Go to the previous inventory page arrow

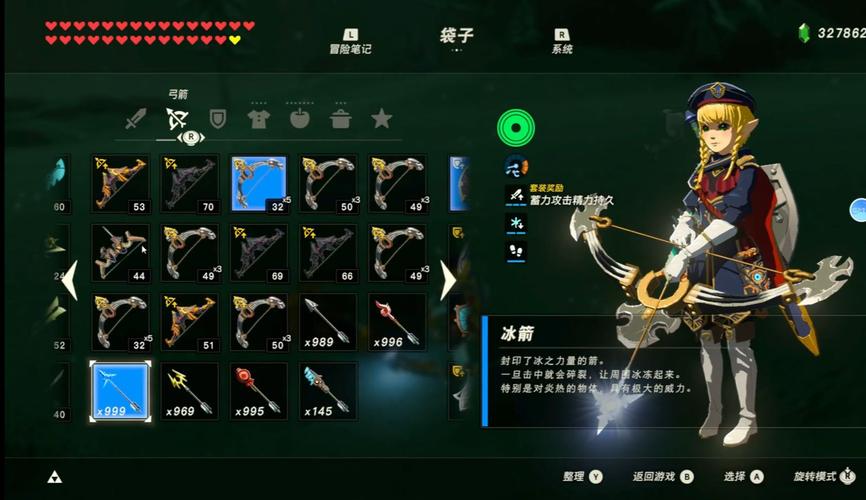[69, 280]
